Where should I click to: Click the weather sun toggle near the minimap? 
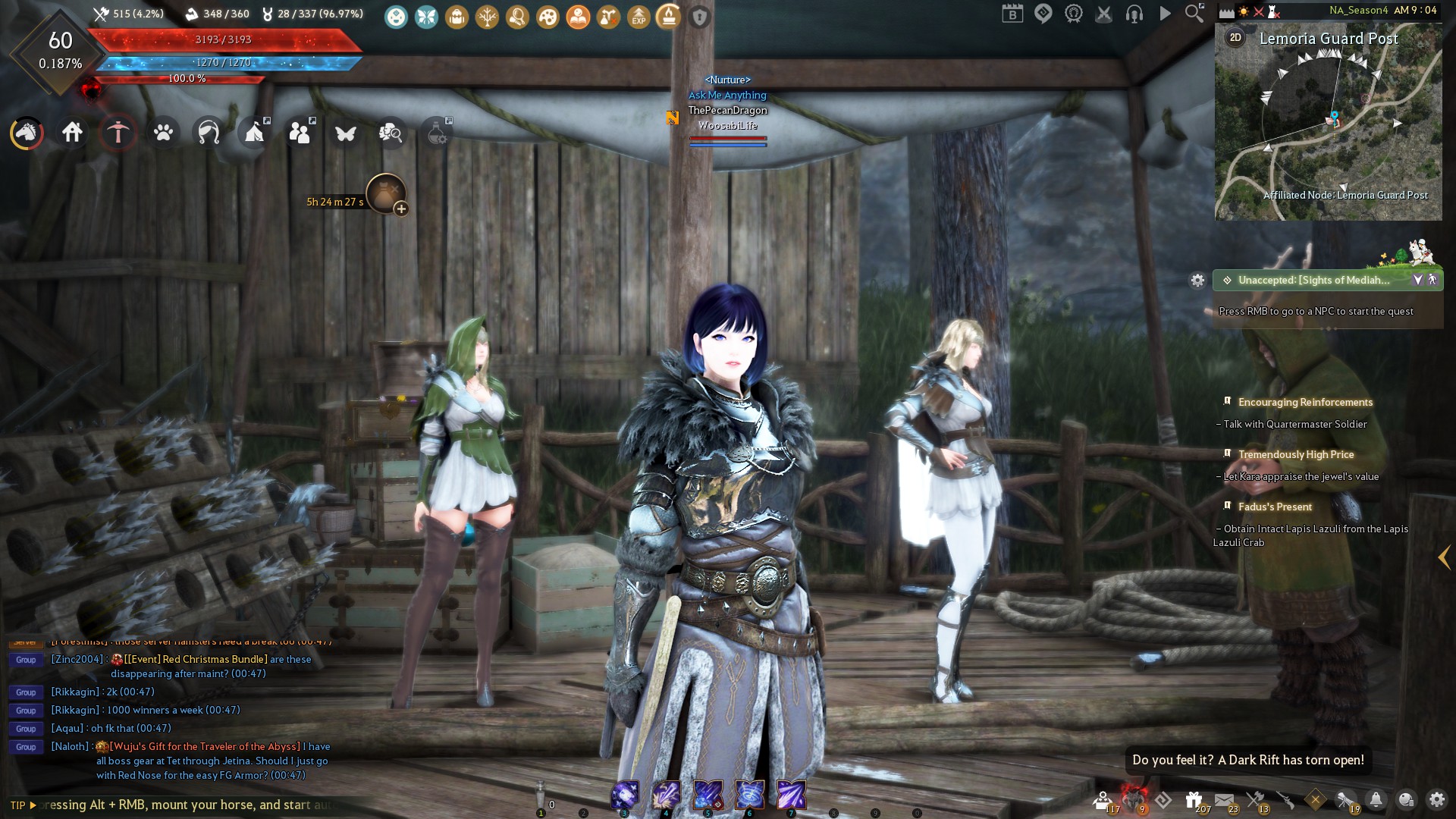(x=1244, y=11)
